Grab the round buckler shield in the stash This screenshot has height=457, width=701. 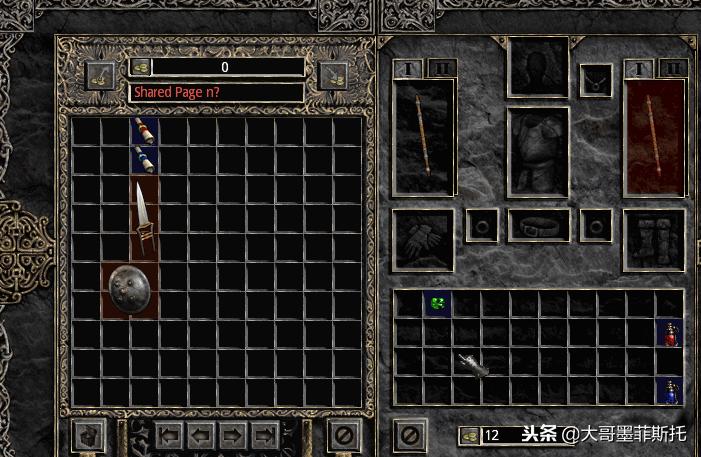(131, 291)
